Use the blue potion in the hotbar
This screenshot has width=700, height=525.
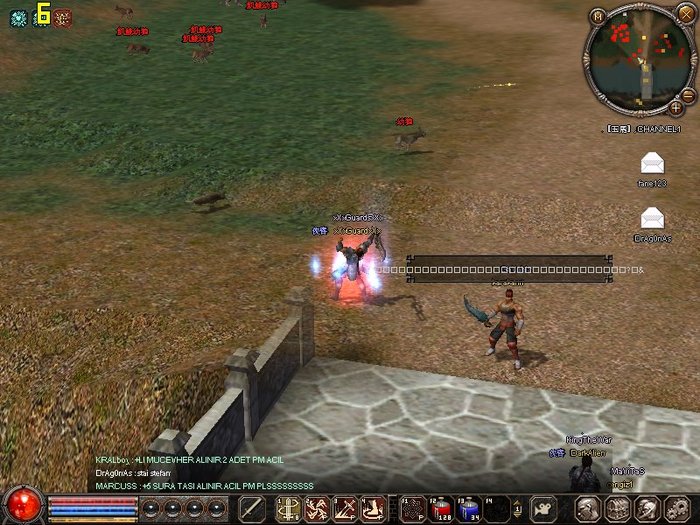pyautogui.click(x=468, y=508)
